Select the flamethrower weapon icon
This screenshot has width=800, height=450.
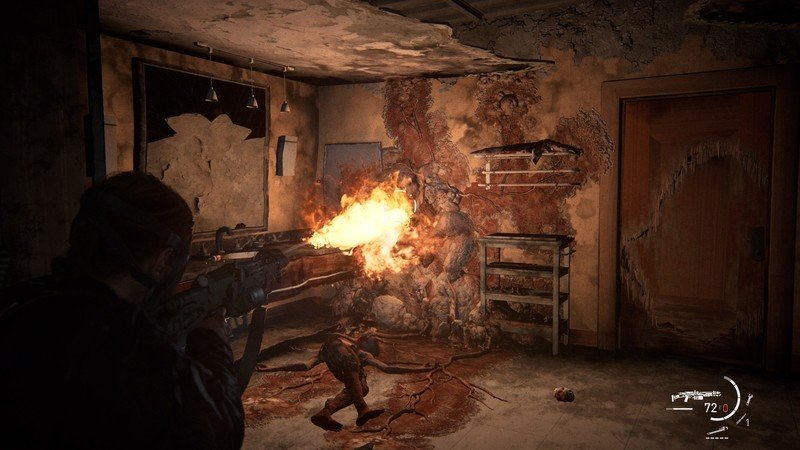coord(696,395)
